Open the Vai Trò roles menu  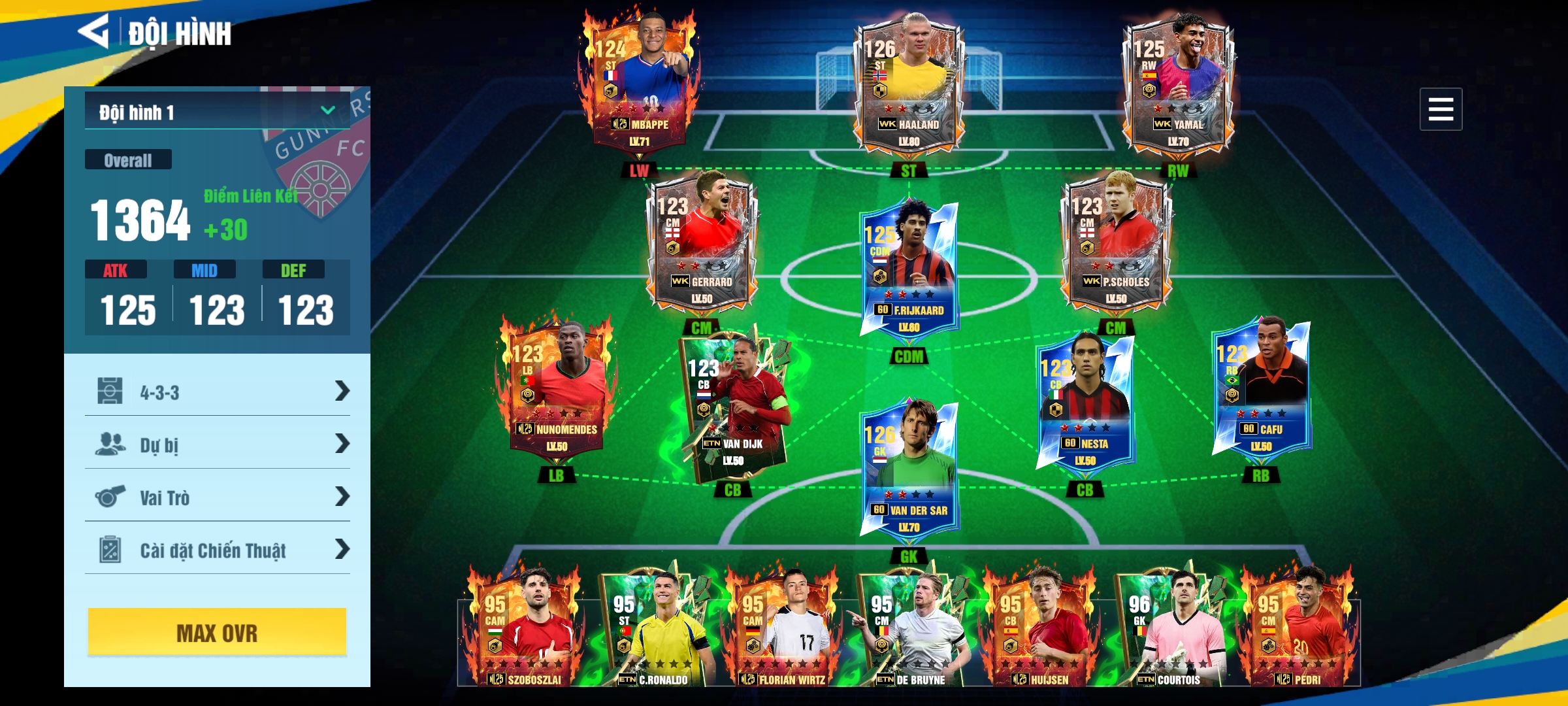tap(217, 497)
